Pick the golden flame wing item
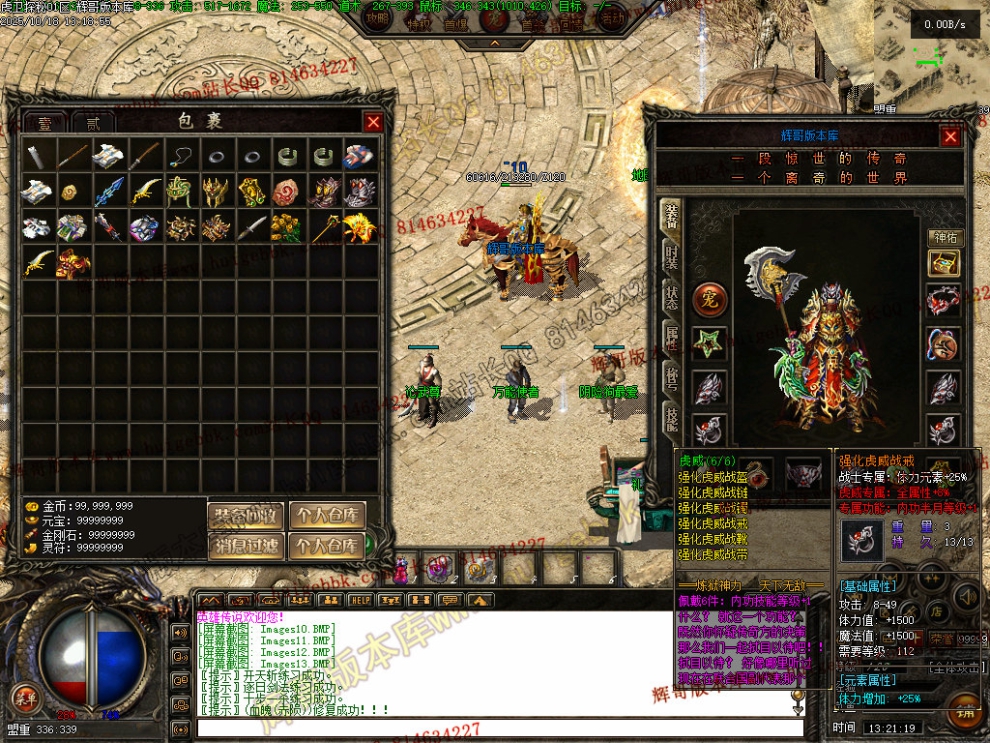The height and width of the screenshot is (743, 990). coord(360,227)
